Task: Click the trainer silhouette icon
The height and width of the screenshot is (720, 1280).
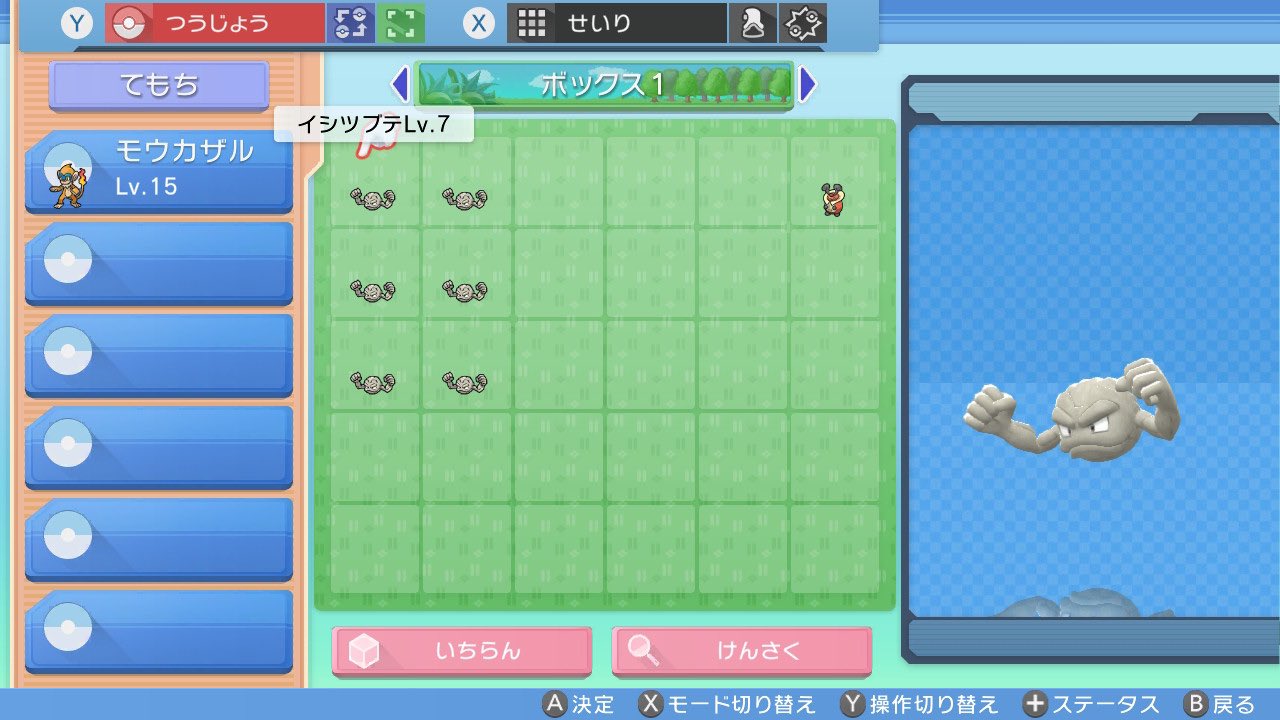Action: coord(753,22)
